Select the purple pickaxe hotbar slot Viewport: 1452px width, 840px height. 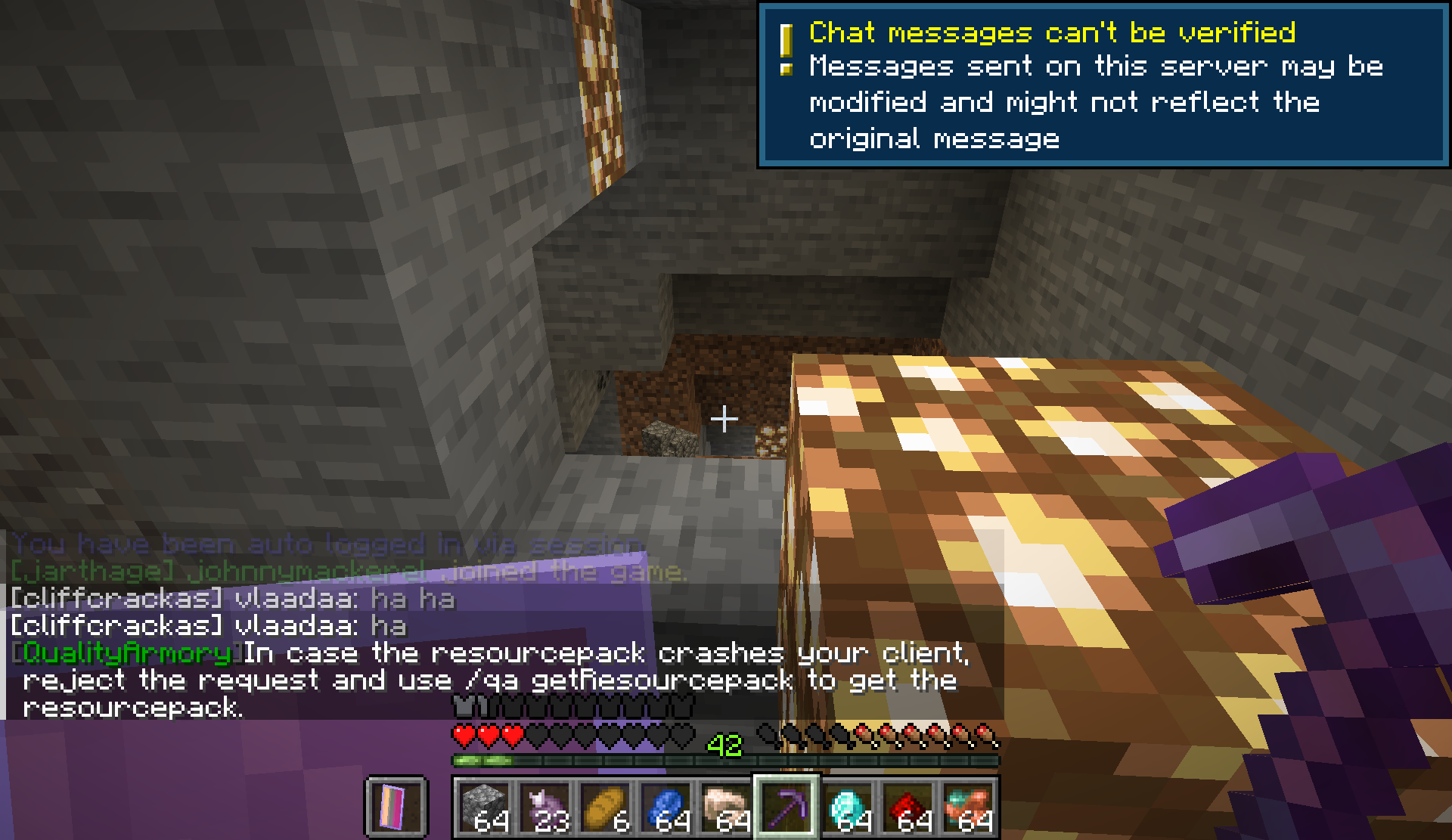point(786,807)
